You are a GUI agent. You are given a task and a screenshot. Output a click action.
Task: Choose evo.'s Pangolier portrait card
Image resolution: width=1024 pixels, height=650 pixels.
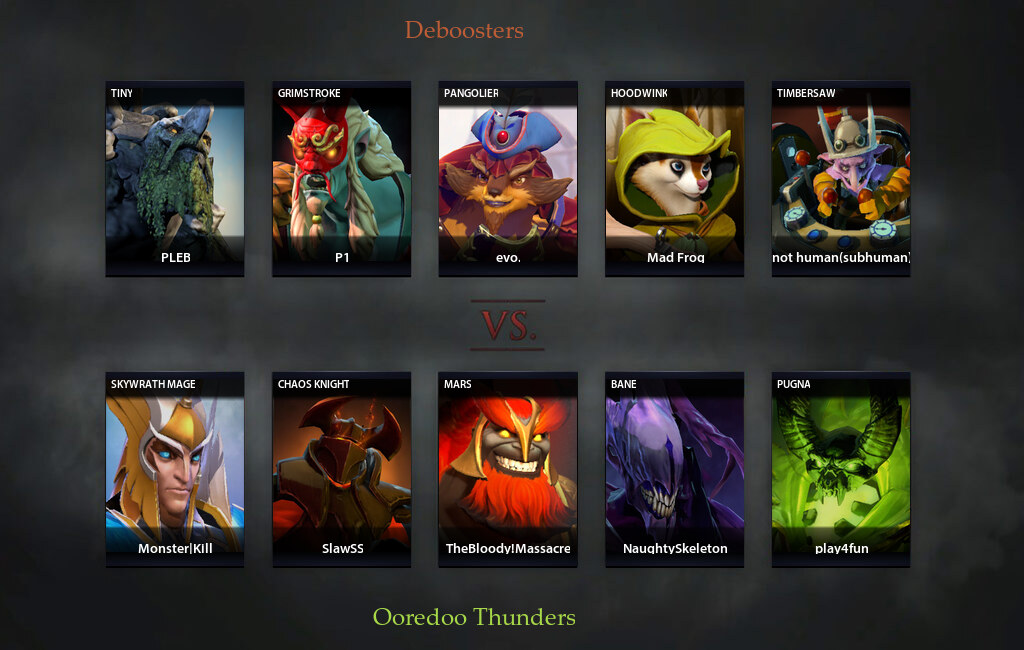tap(508, 178)
